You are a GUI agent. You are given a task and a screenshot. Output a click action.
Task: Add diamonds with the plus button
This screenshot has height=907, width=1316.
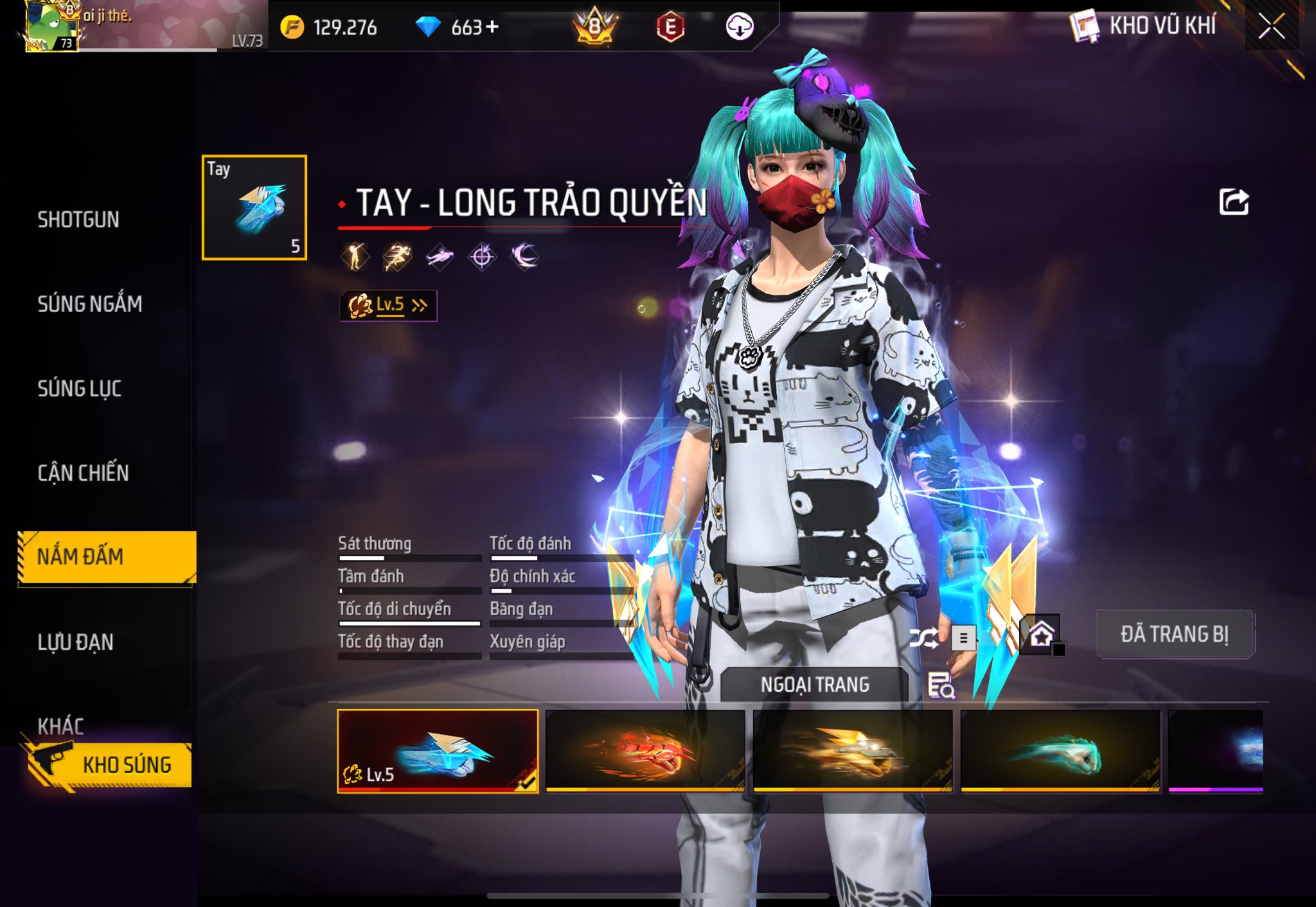point(492,27)
